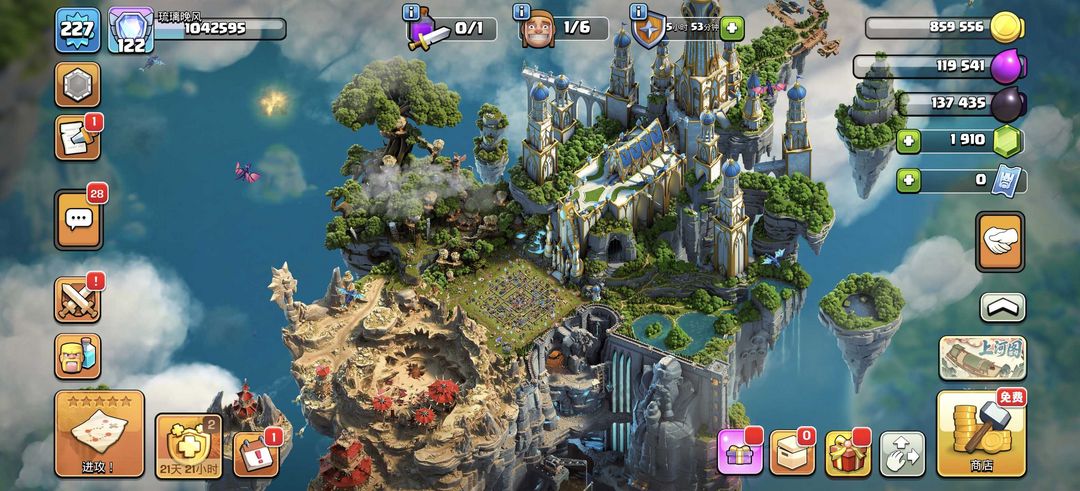1080x491 pixels.
Task: Open the layout editor arrows button
Action: (902, 454)
